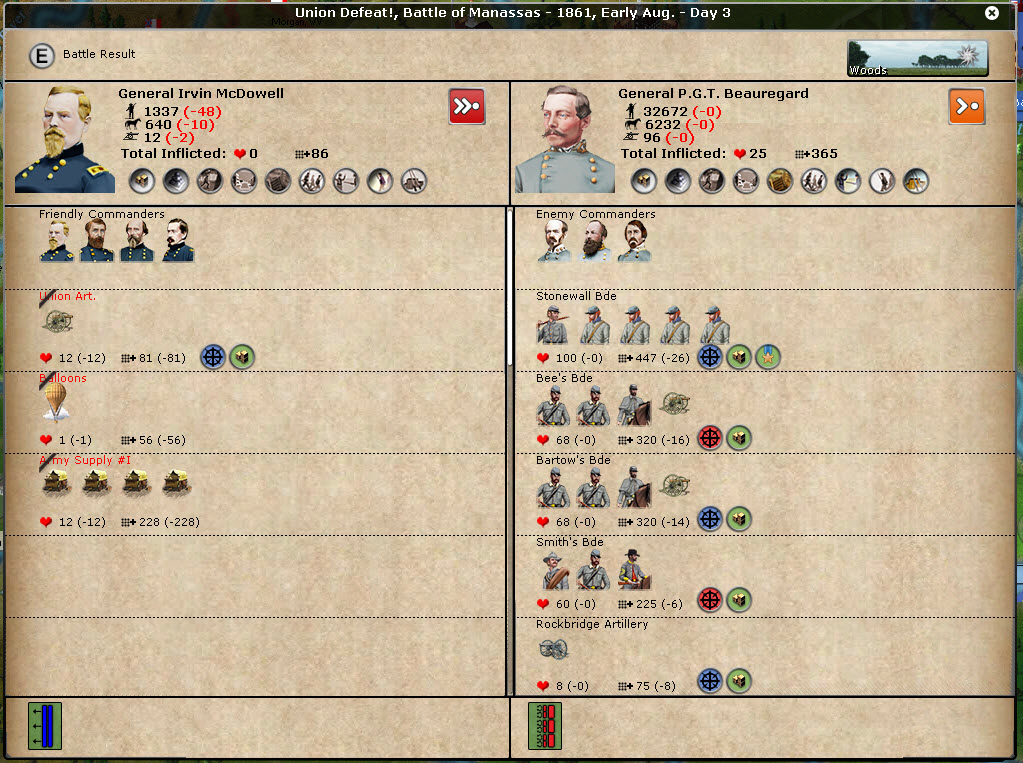The height and width of the screenshot is (763, 1023).
Task: Select the Union Art. cannon unit
Action: point(56,321)
